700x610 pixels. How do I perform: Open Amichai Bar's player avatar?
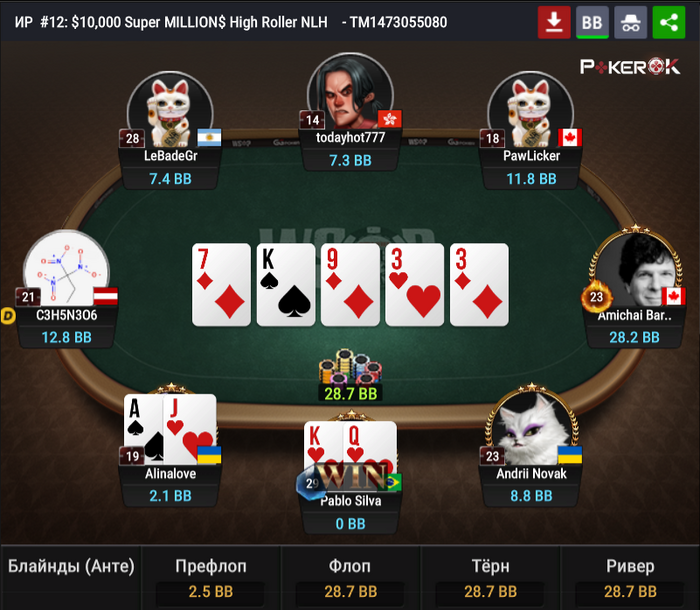pos(633,270)
